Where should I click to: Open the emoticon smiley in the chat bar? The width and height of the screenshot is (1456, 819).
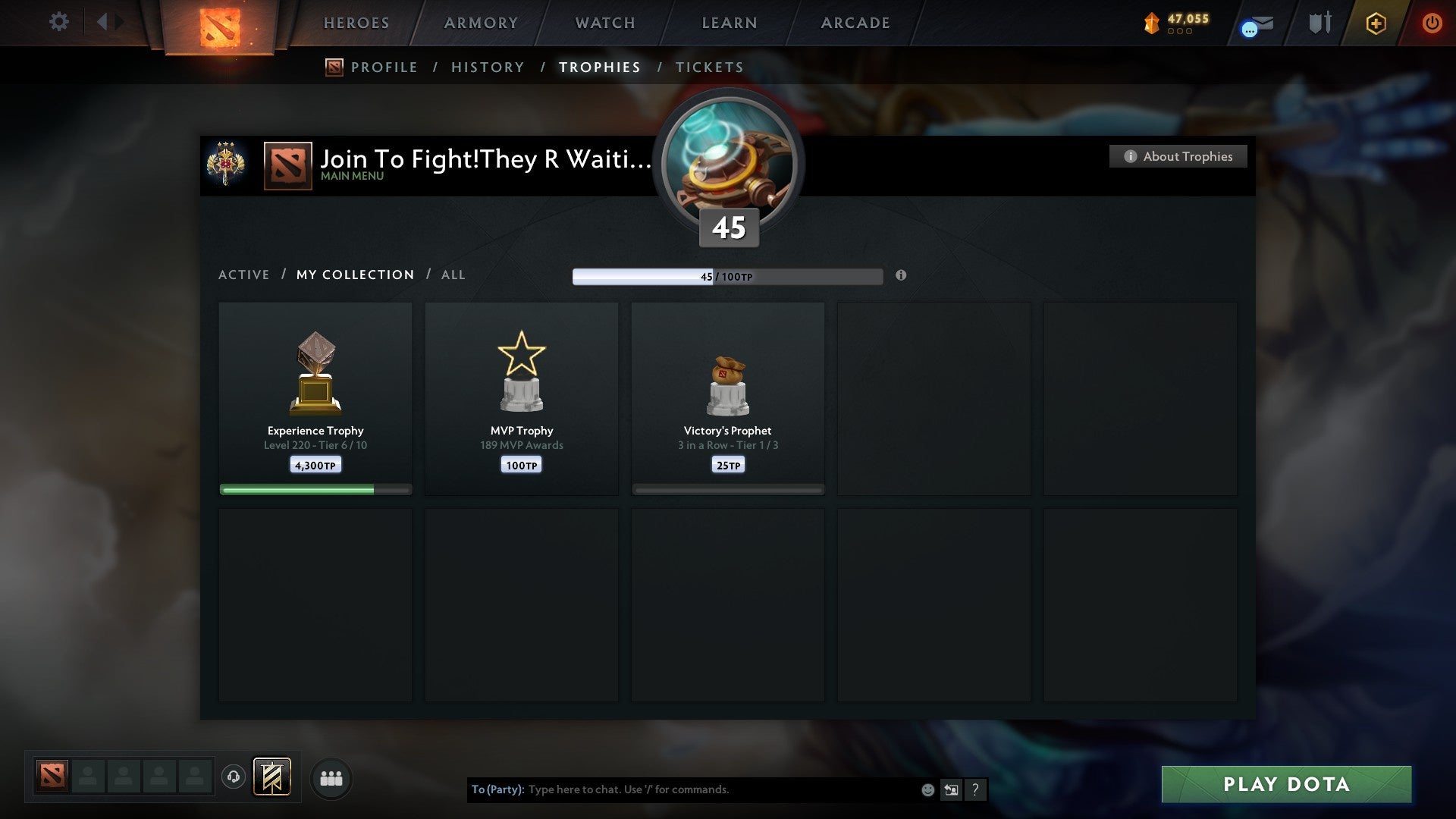coord(927,789)
